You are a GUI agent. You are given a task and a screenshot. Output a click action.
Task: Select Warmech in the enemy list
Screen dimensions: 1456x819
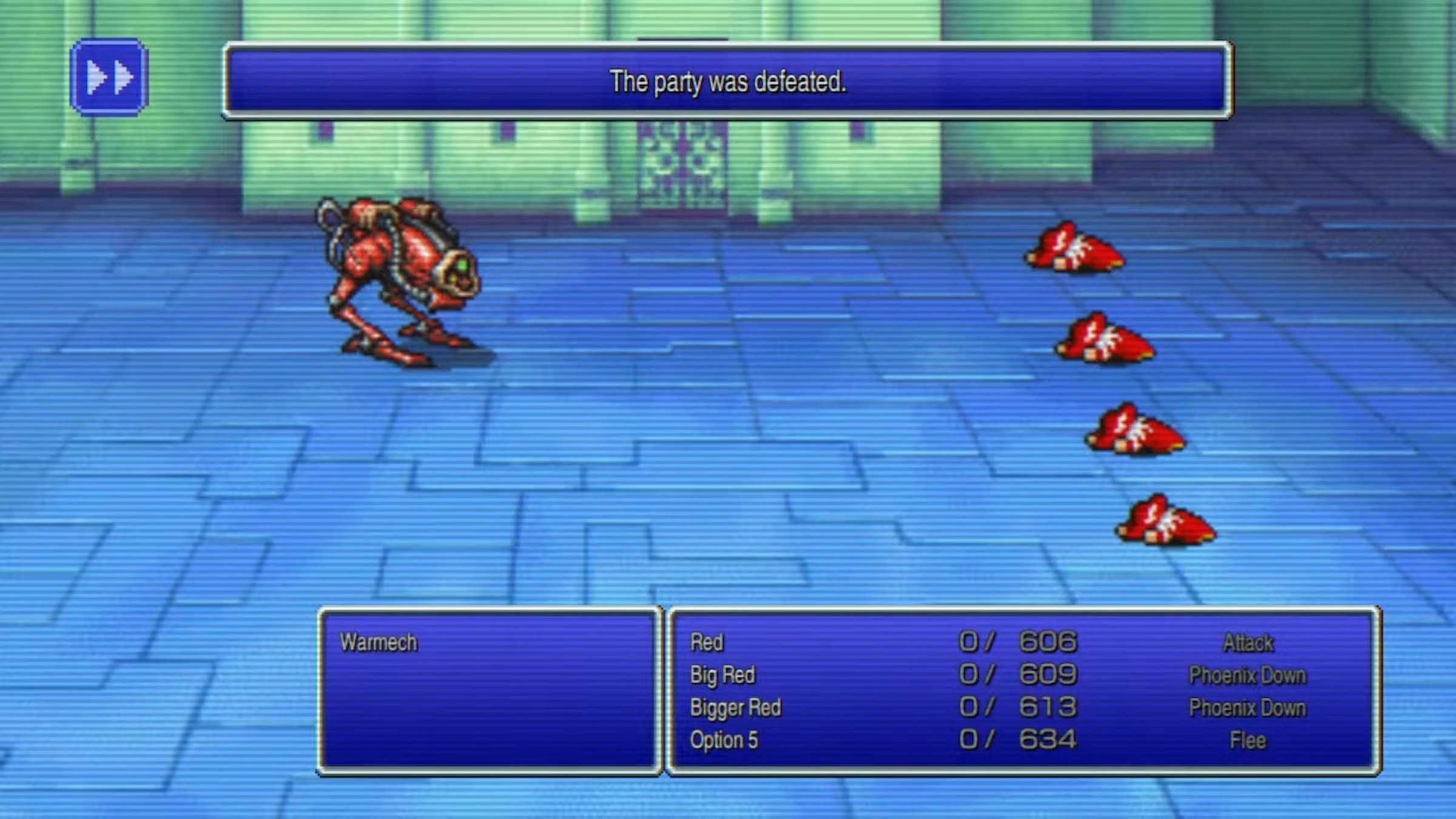pos(379,642)
